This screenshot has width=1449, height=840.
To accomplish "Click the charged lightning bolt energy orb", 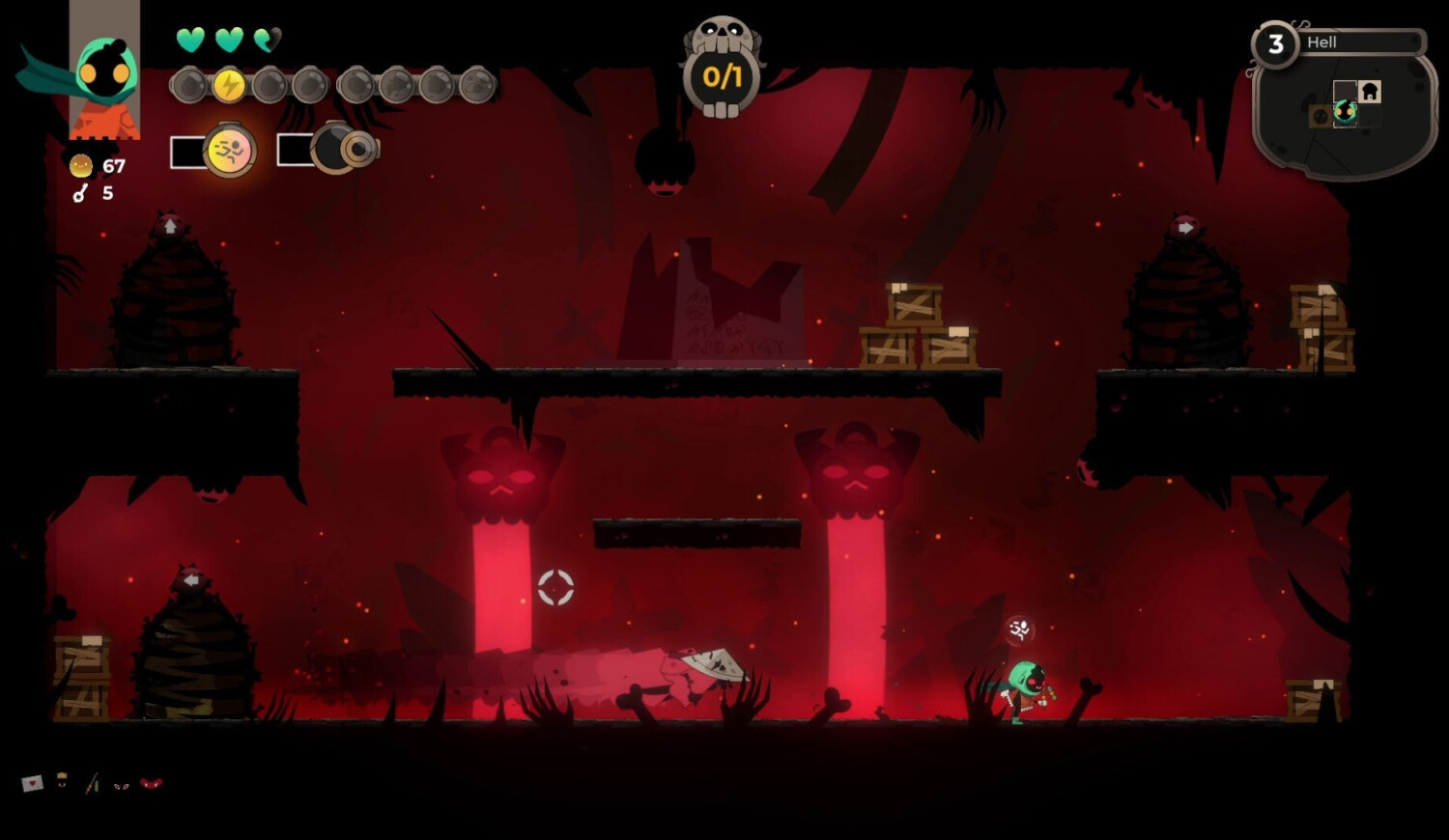I will click(x=229, y=86).
